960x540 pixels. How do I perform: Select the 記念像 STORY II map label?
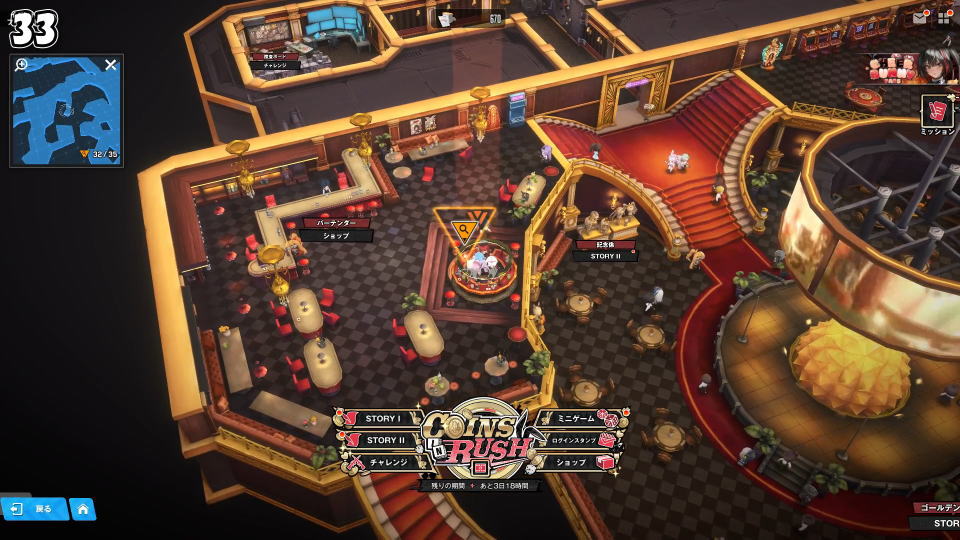pyautogui.click(x=603, y=250)
